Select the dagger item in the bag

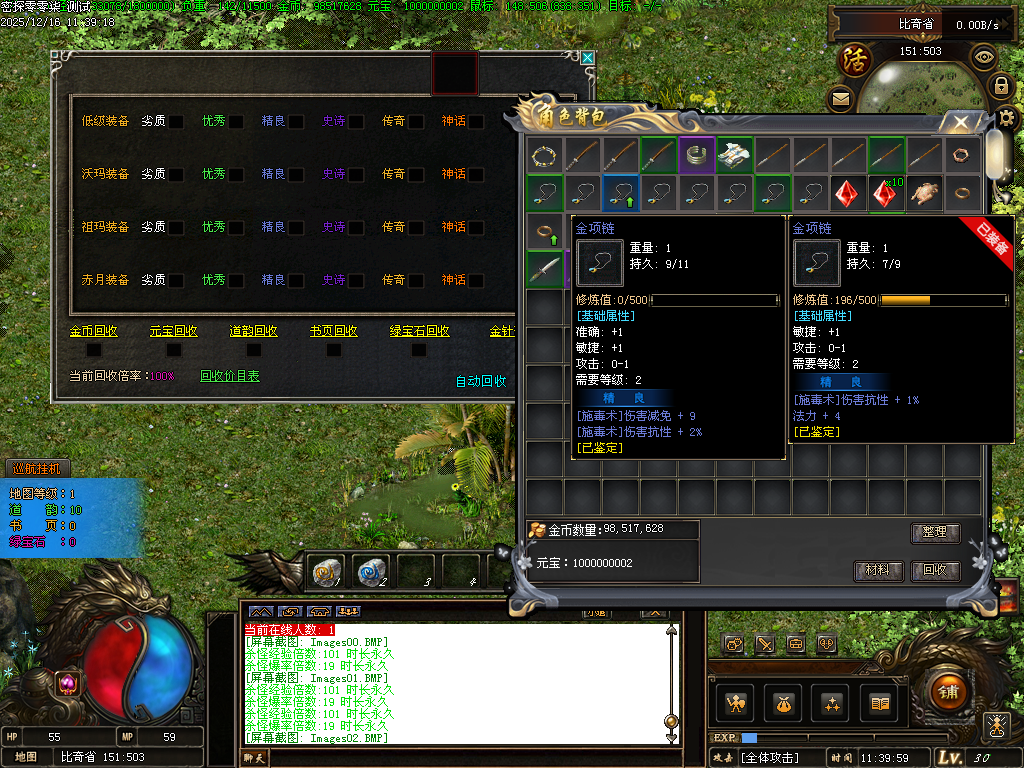click(x=545, y=269)
